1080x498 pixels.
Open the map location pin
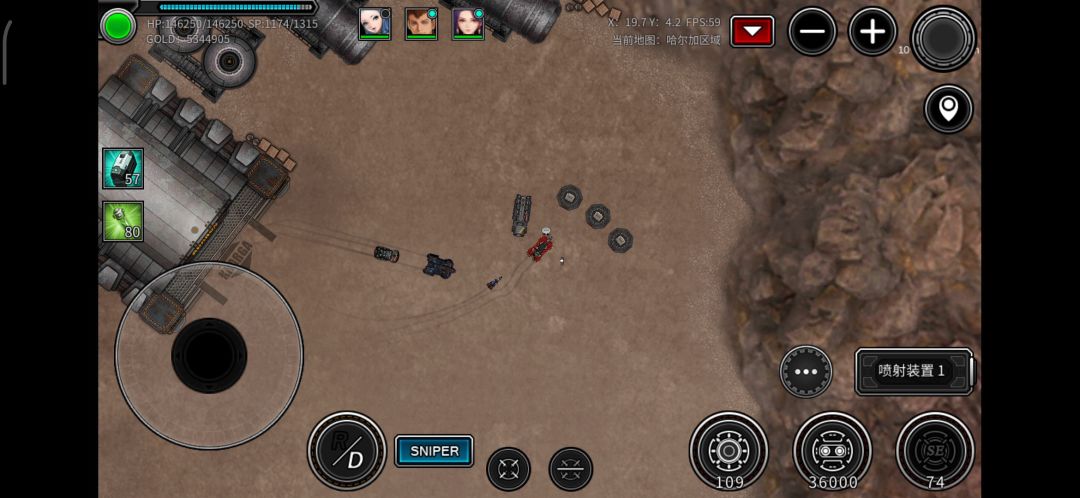click(948, 108)
